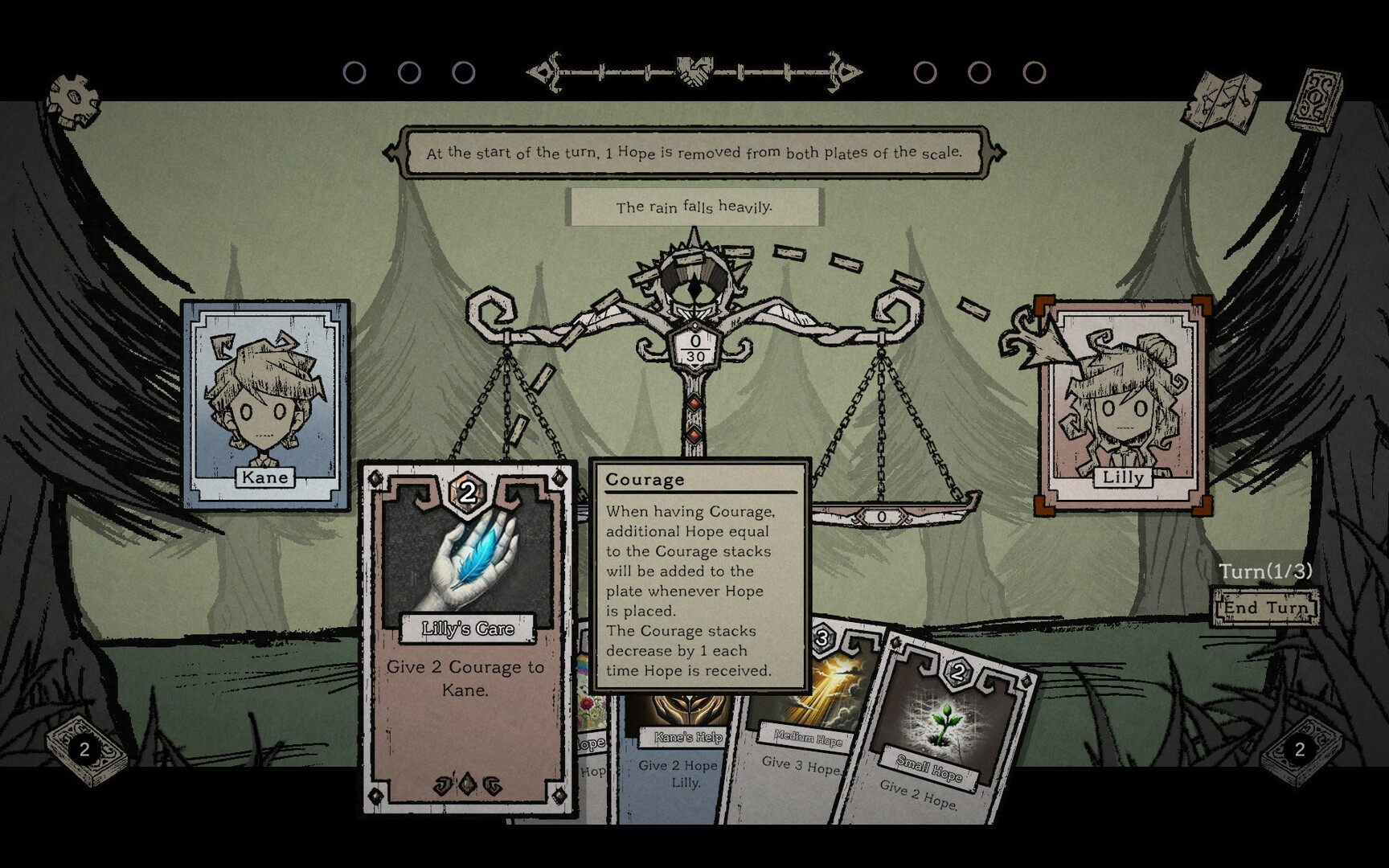Open the settings gear icon
Image resolution: width=1389 pixels, height=868 pixels.
[72, 96]
